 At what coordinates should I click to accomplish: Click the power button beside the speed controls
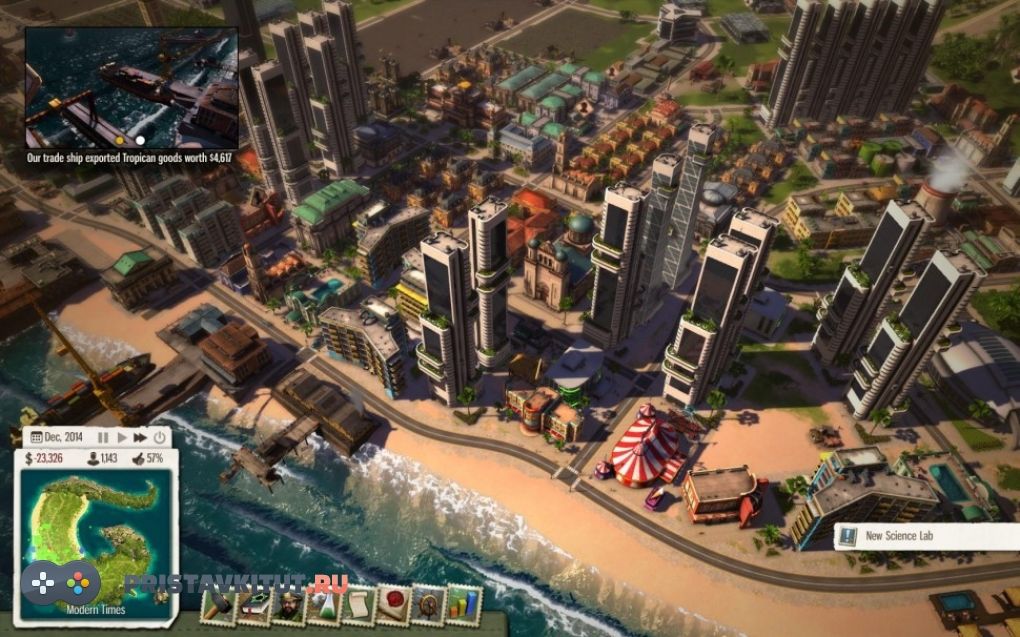pyautogui.click(x=159, y=437)
